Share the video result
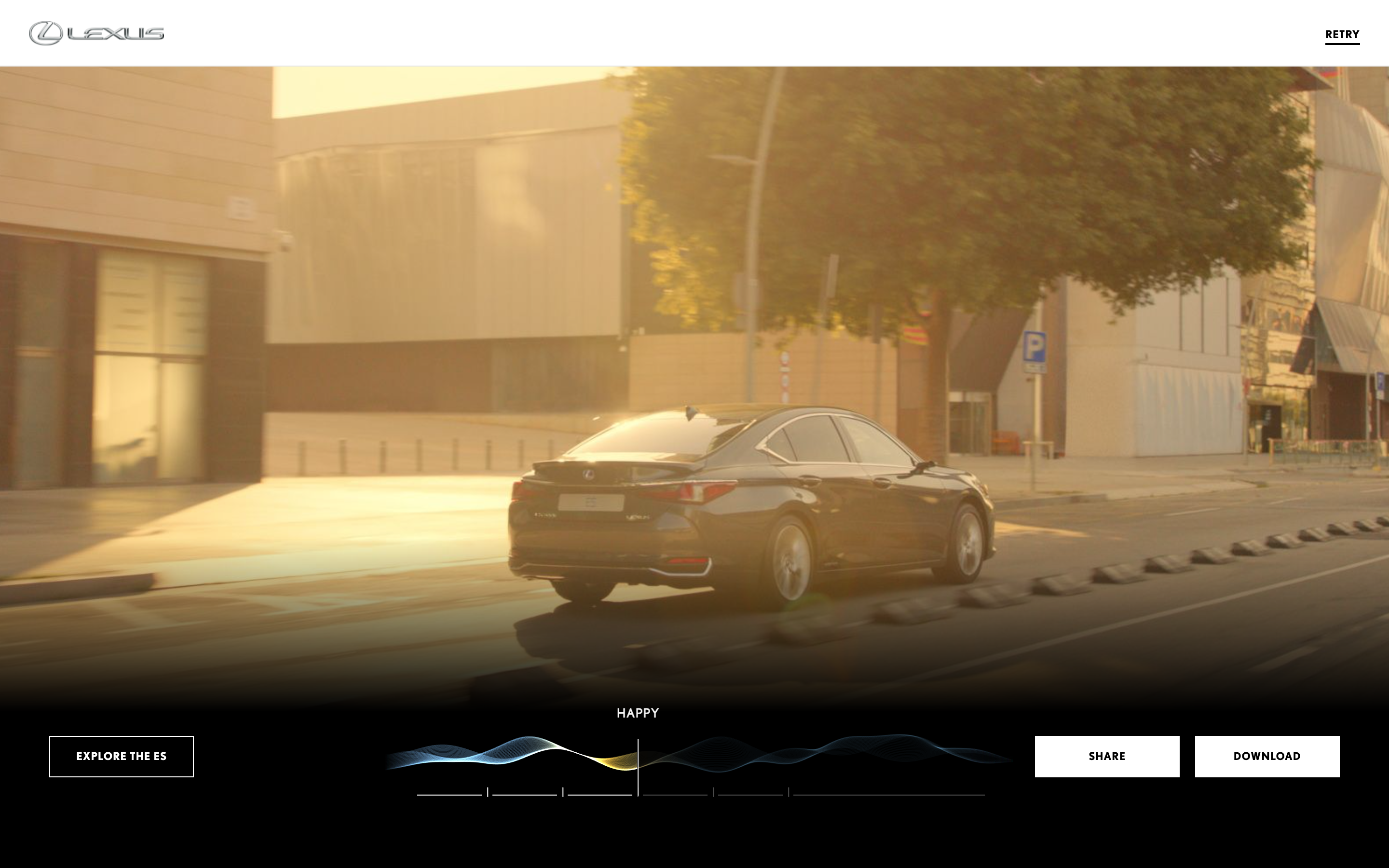Viewport: 1389px width, 868px height. pyautogui.click(x=1106, y=756)
